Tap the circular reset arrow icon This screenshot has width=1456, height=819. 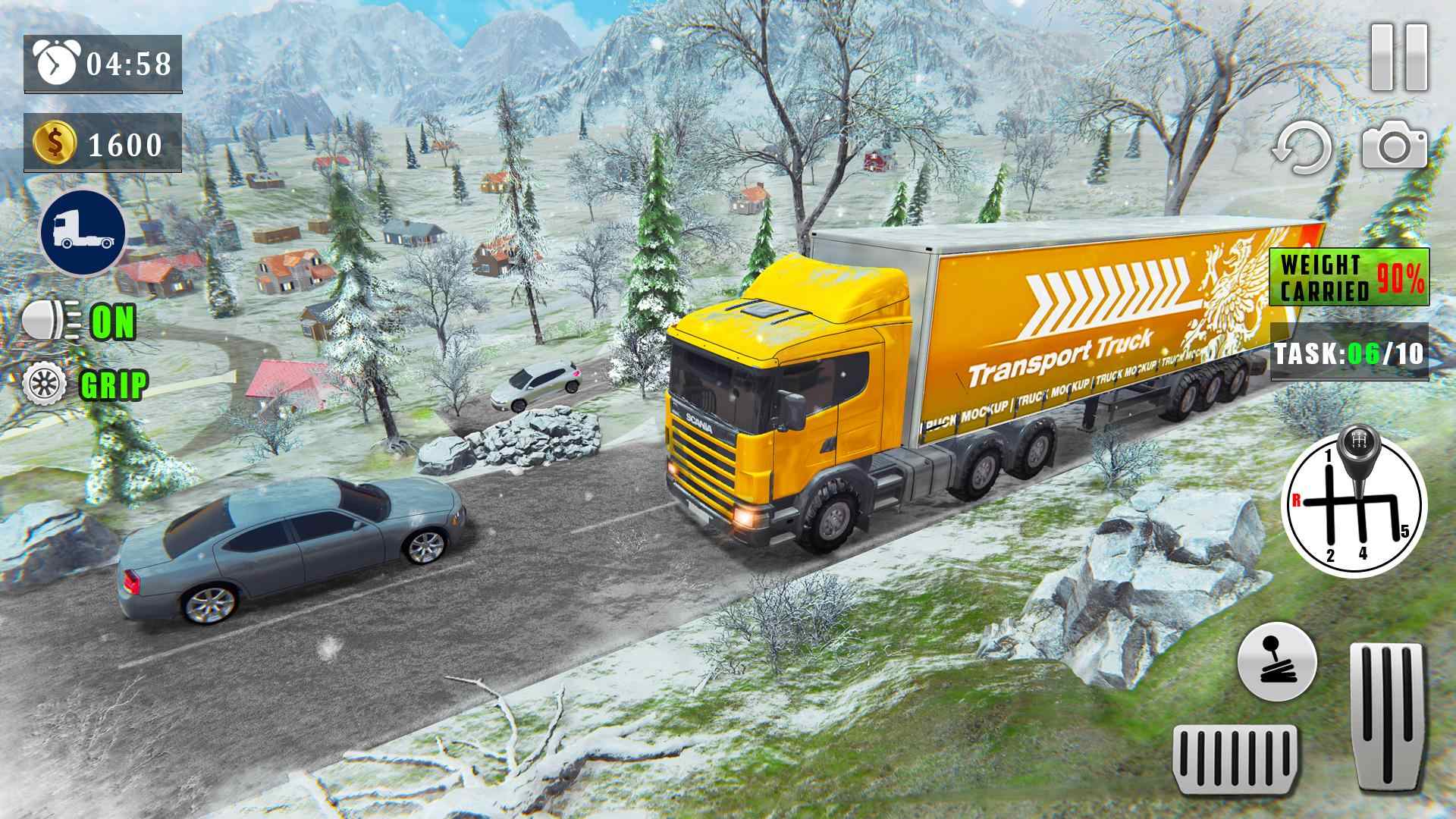coord(1302,149)
